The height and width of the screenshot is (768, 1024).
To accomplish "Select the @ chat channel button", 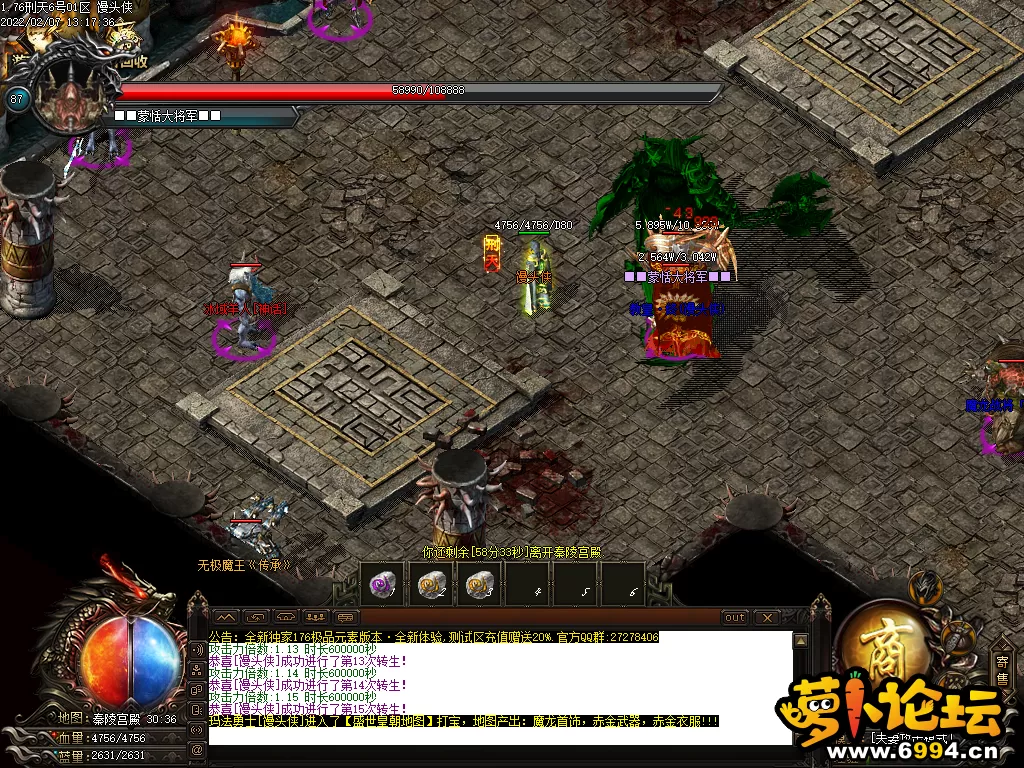I will tap(197, 748).
